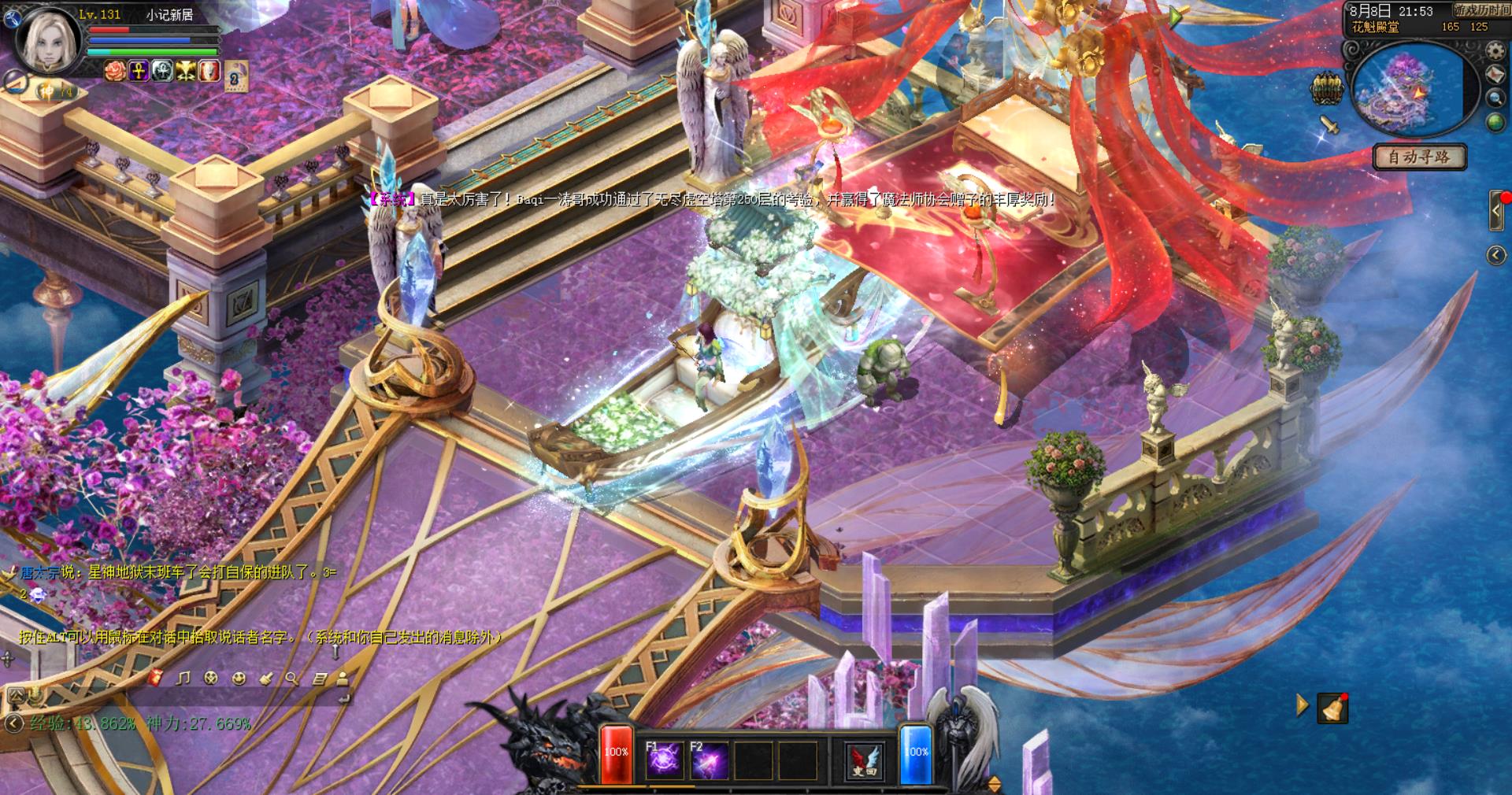Click the golden bell notification icon

coord(1332,708)
